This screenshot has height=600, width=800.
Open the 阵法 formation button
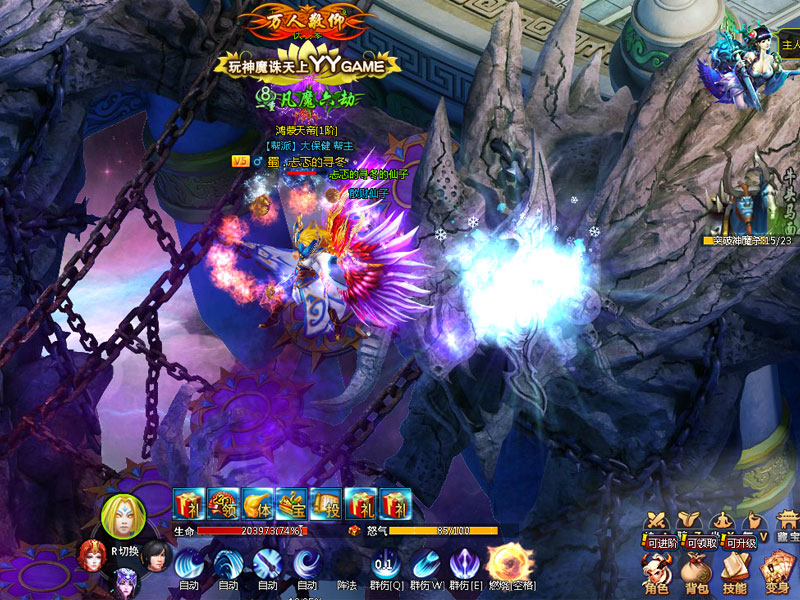pyautogui.click(x=347, y=585)
